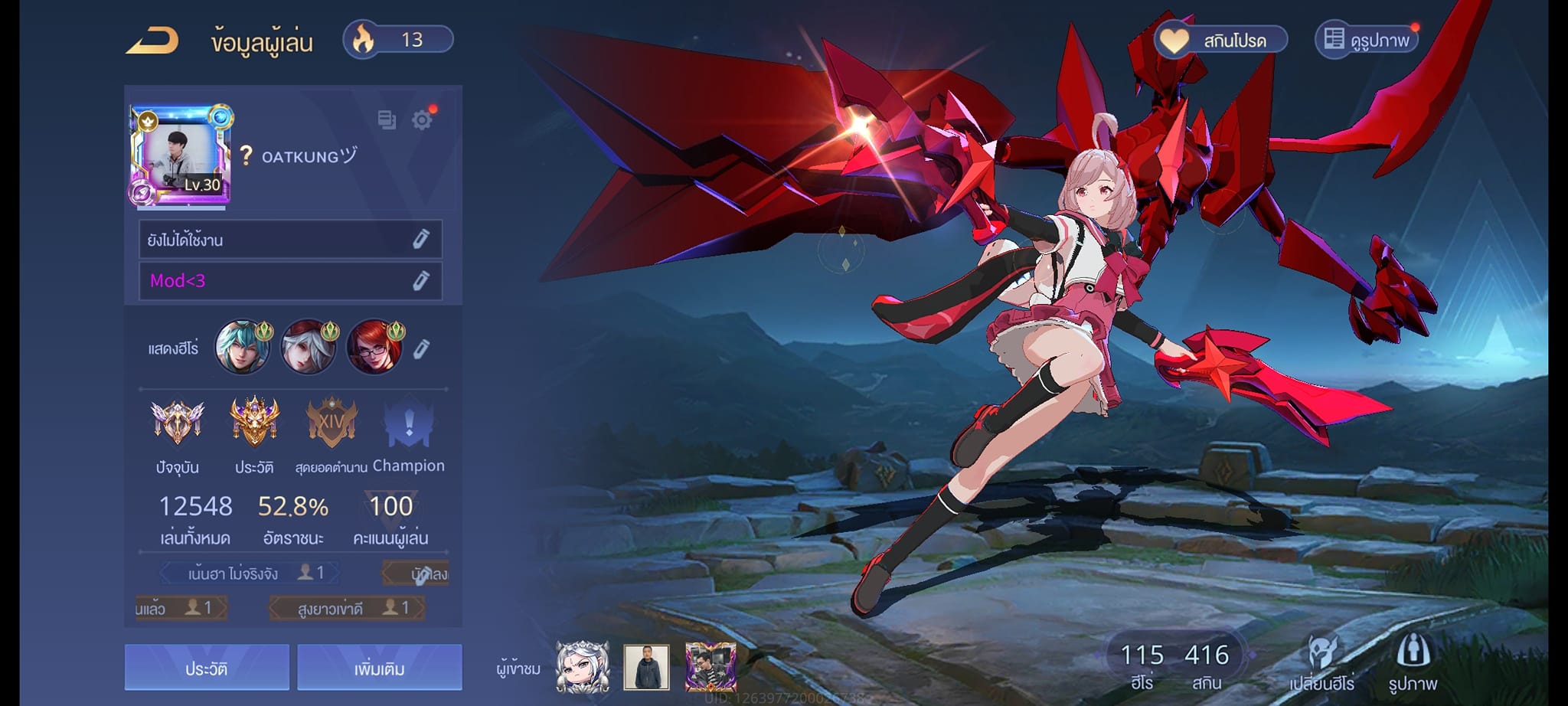Open the flame popularity counter showing 13
This screenshot has height=706, width=1568.
point(398,40)
